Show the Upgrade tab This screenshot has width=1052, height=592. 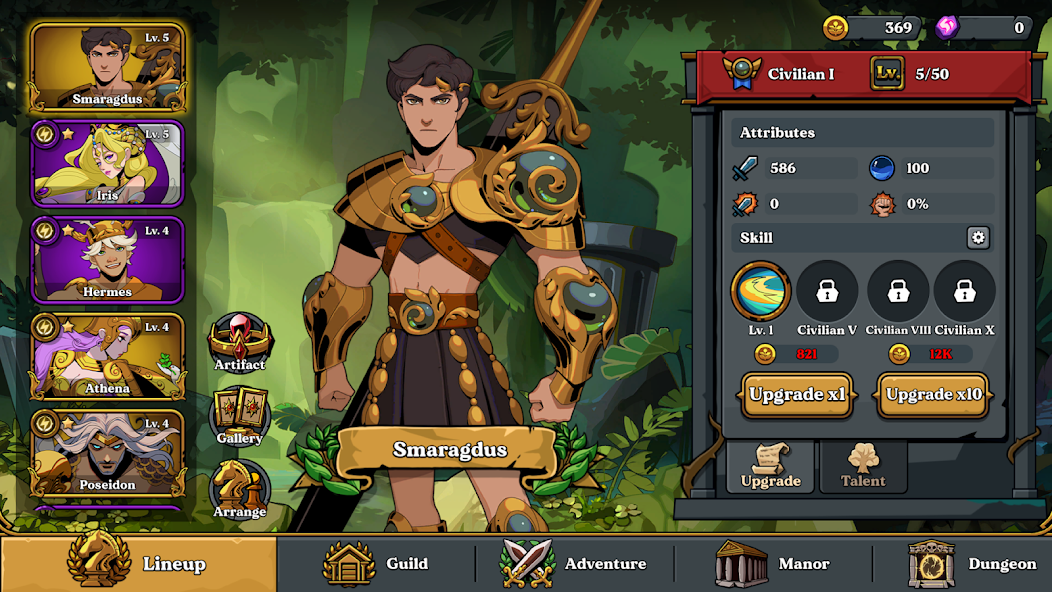770,467
